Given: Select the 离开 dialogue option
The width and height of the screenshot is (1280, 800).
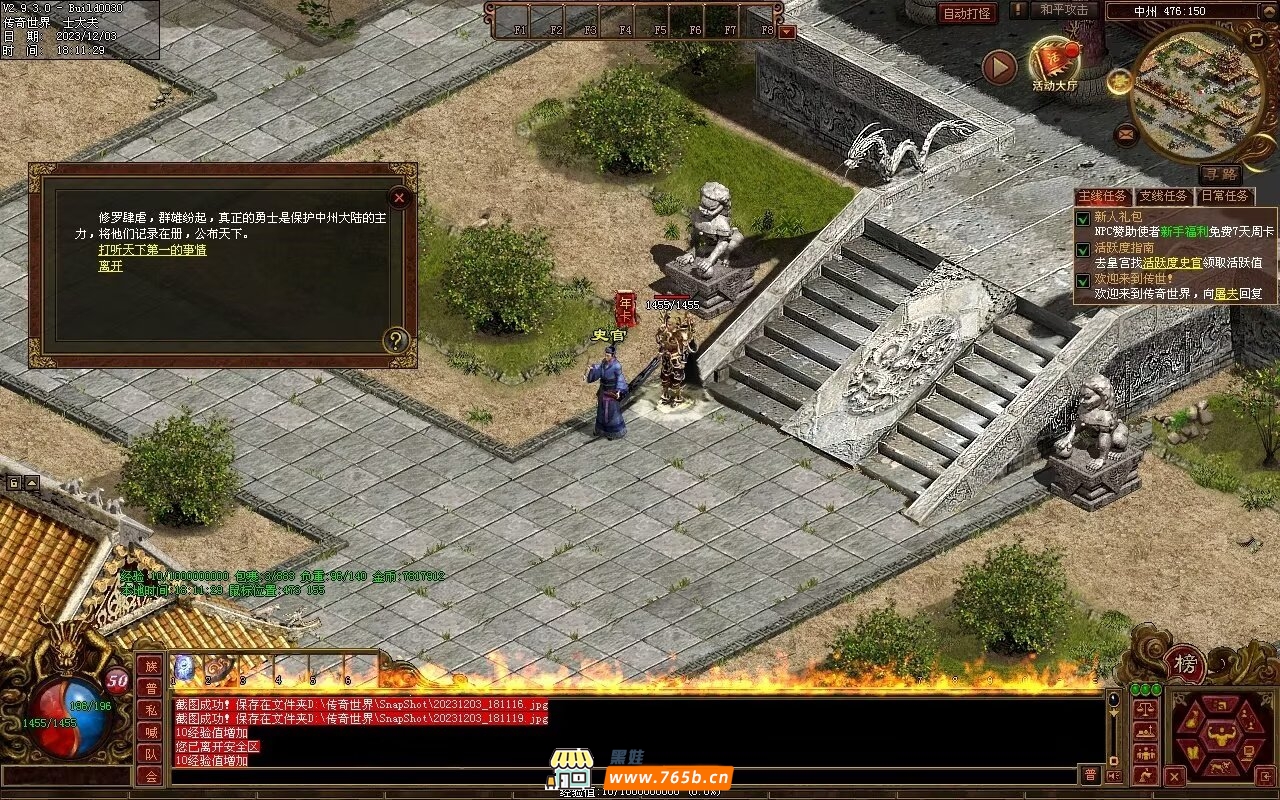Looking at the screenshot, I should (x=110, y=266).
